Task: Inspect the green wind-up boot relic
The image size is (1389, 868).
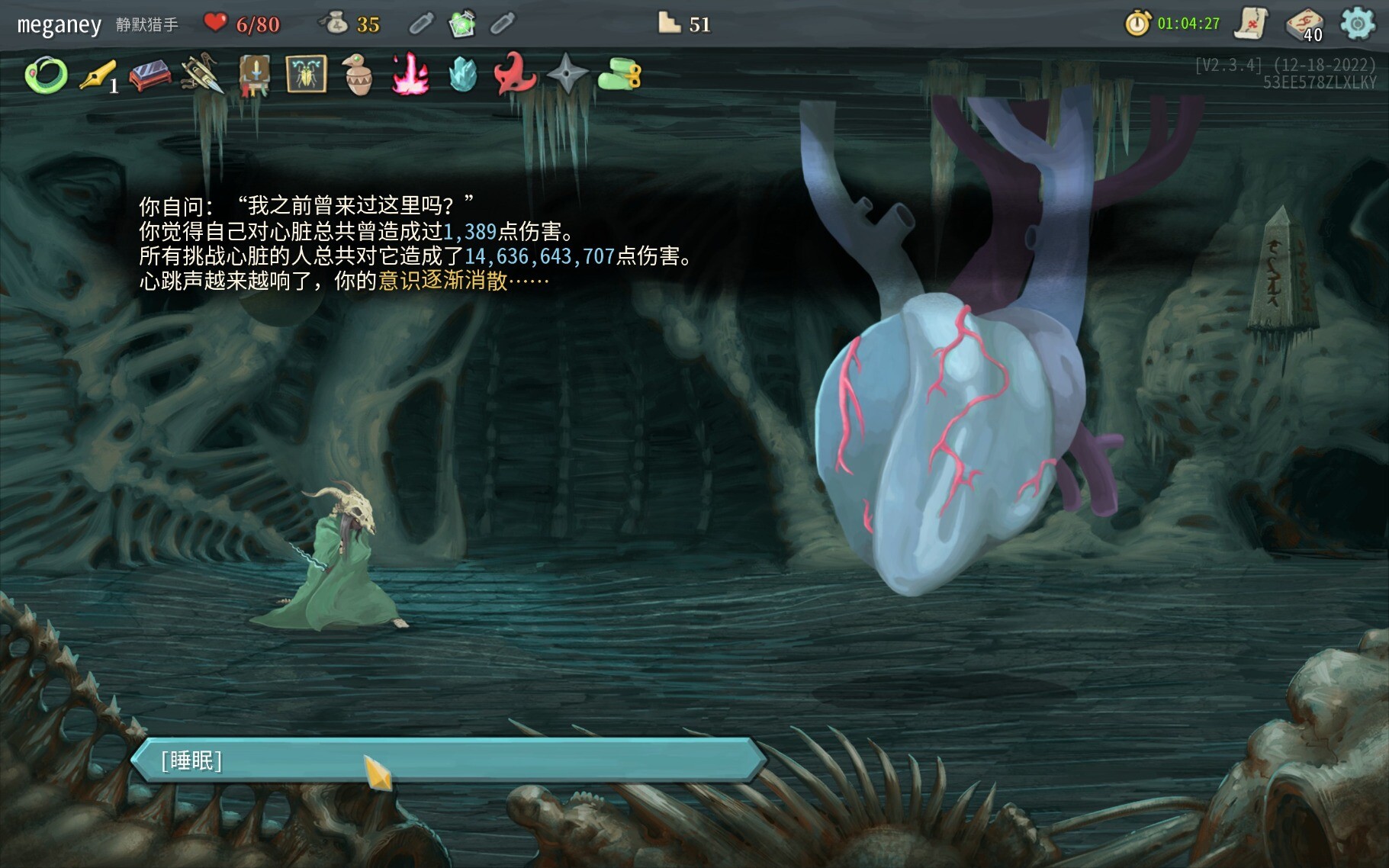Action: tap(619, 76)
